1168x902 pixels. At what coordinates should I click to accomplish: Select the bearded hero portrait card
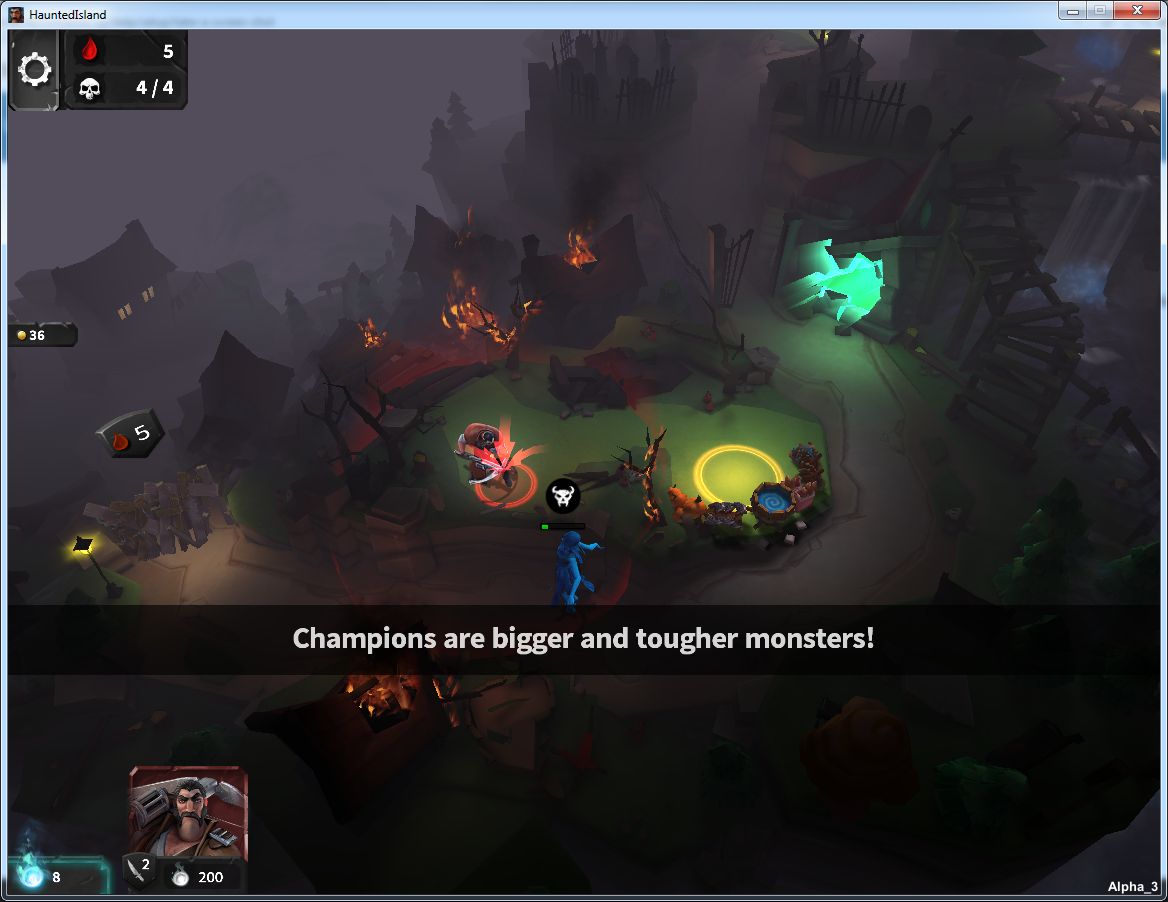pyautogui.click(x=187, y=812)
